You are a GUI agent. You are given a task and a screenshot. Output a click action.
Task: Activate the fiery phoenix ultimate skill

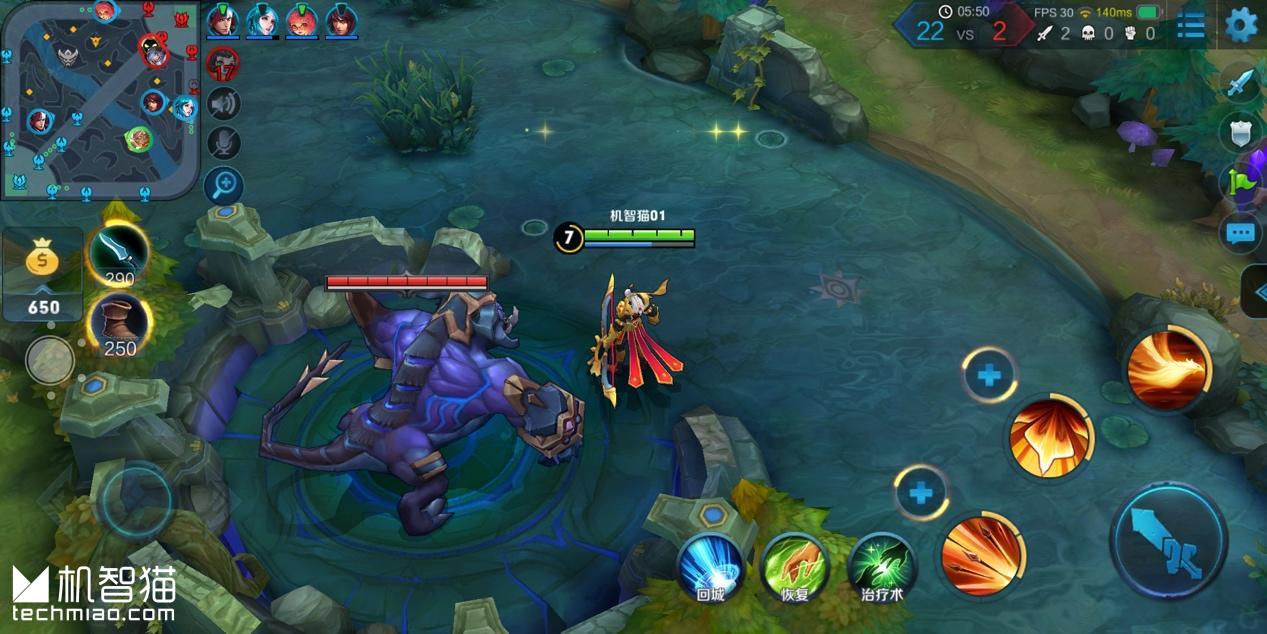coord(1167,369)
